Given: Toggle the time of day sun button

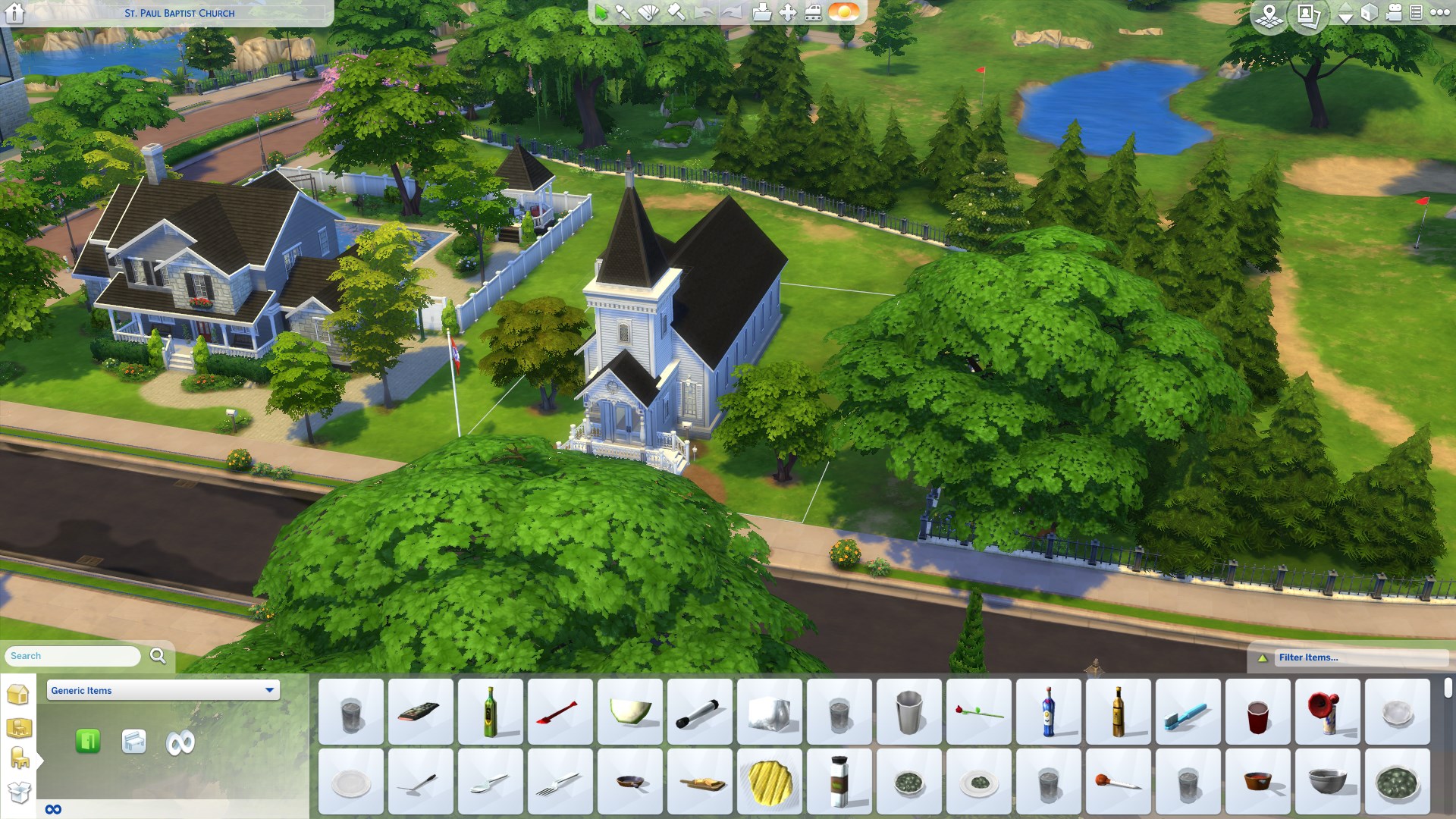Looking at the screenshot, I should [843, 13].
